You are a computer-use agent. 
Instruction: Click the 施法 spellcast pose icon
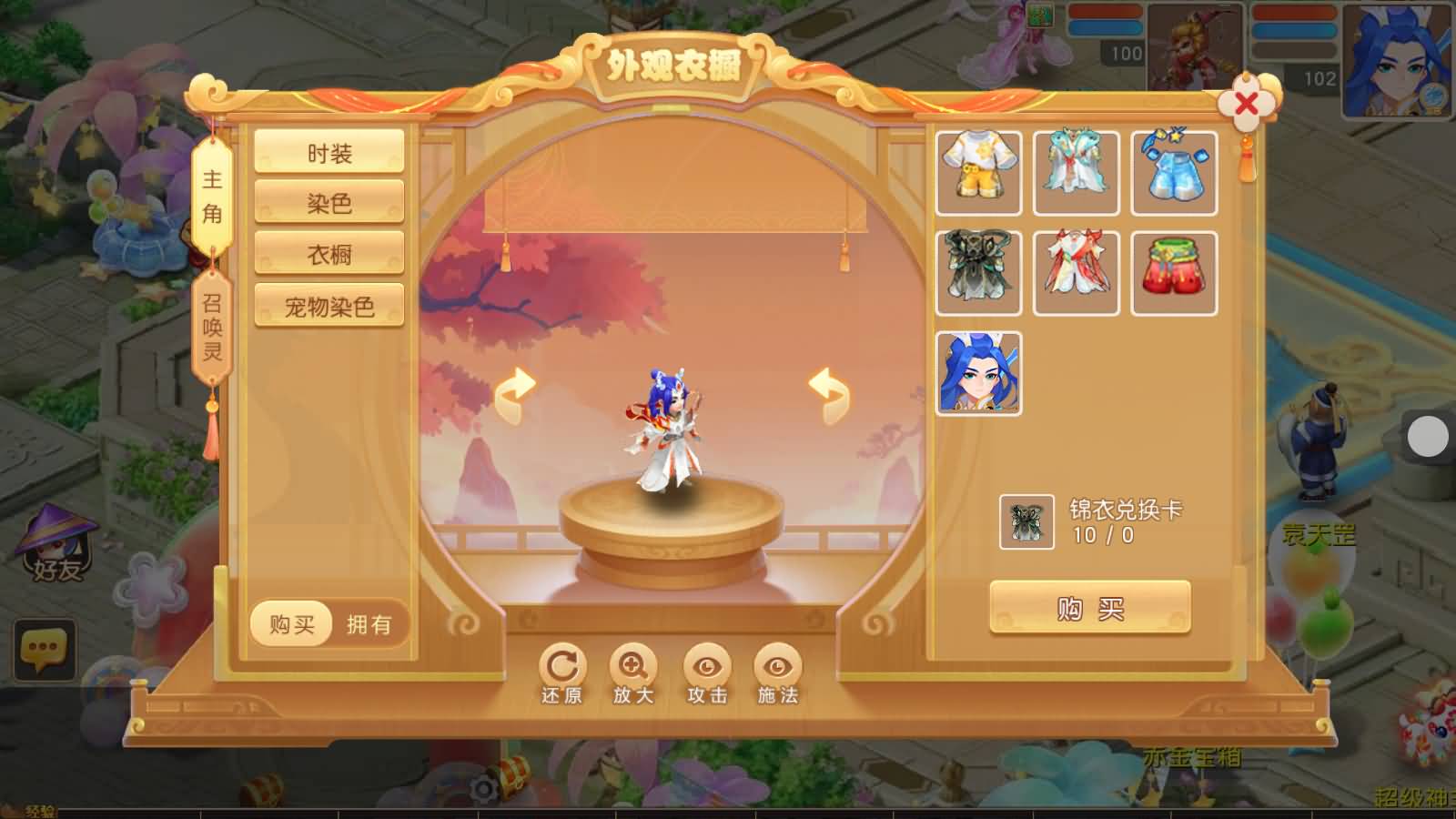click(x=775, y=667)
